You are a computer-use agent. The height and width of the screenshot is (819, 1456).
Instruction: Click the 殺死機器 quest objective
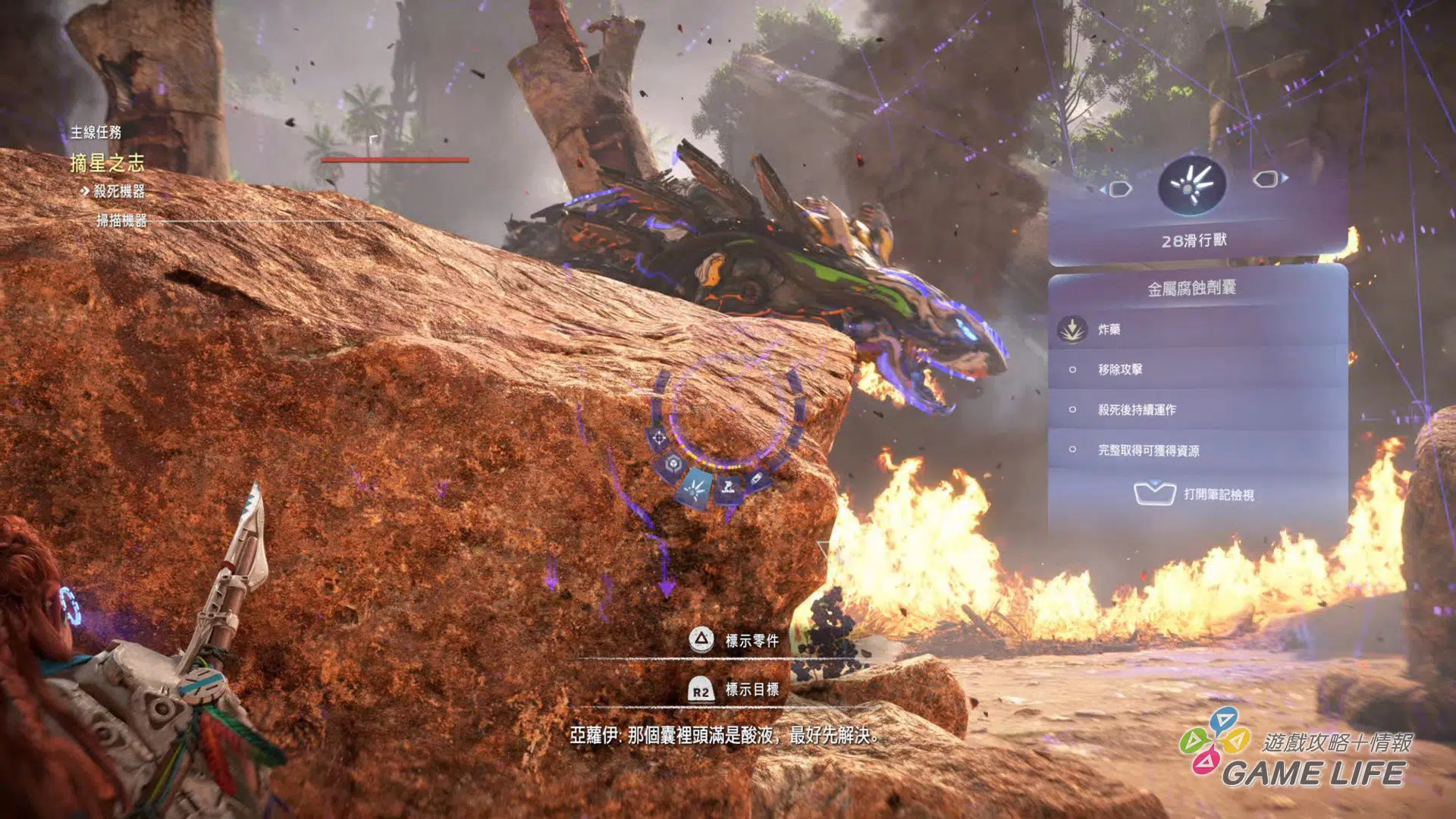tap(118, 191)
